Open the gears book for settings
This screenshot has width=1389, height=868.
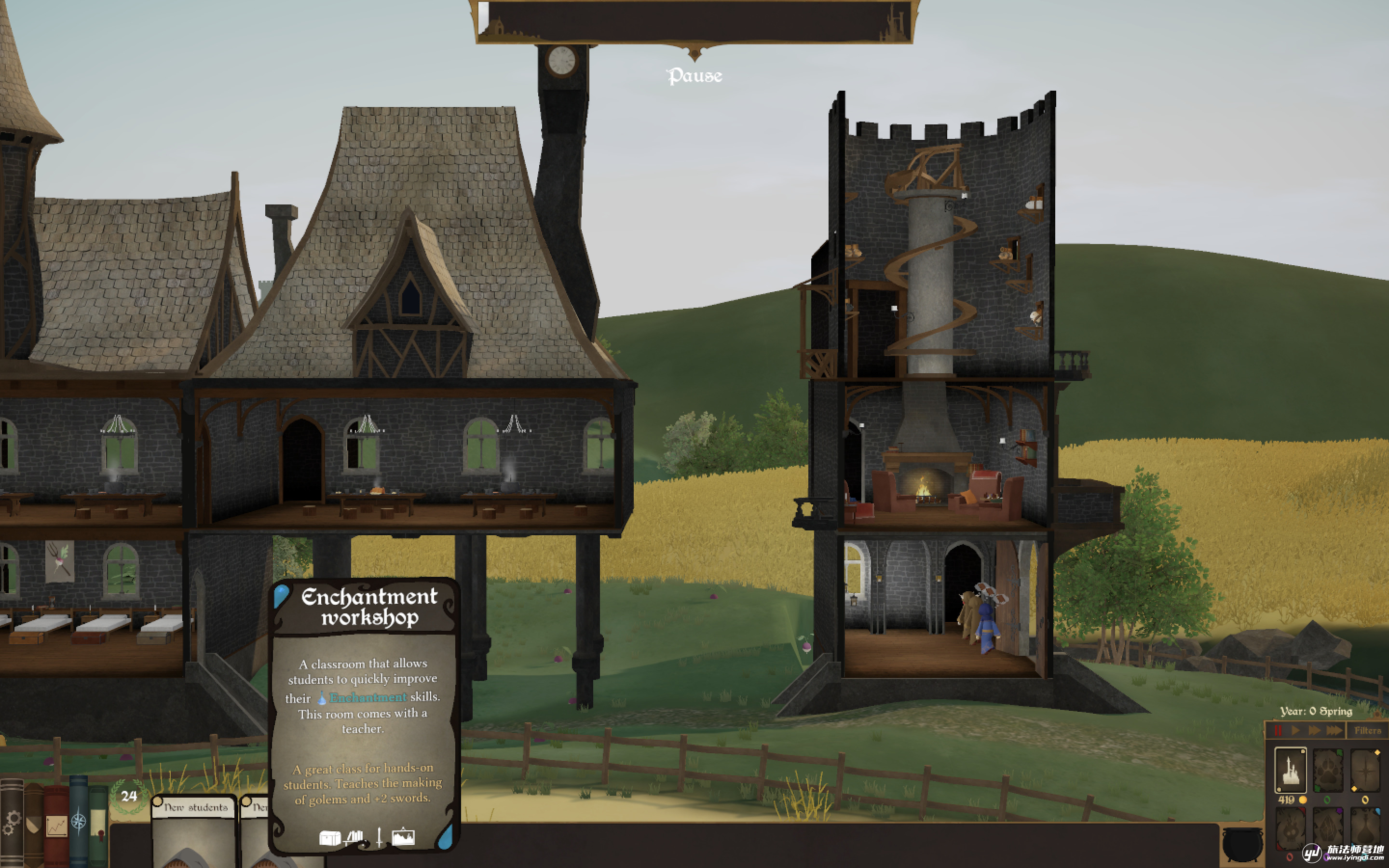pos(11,823)
